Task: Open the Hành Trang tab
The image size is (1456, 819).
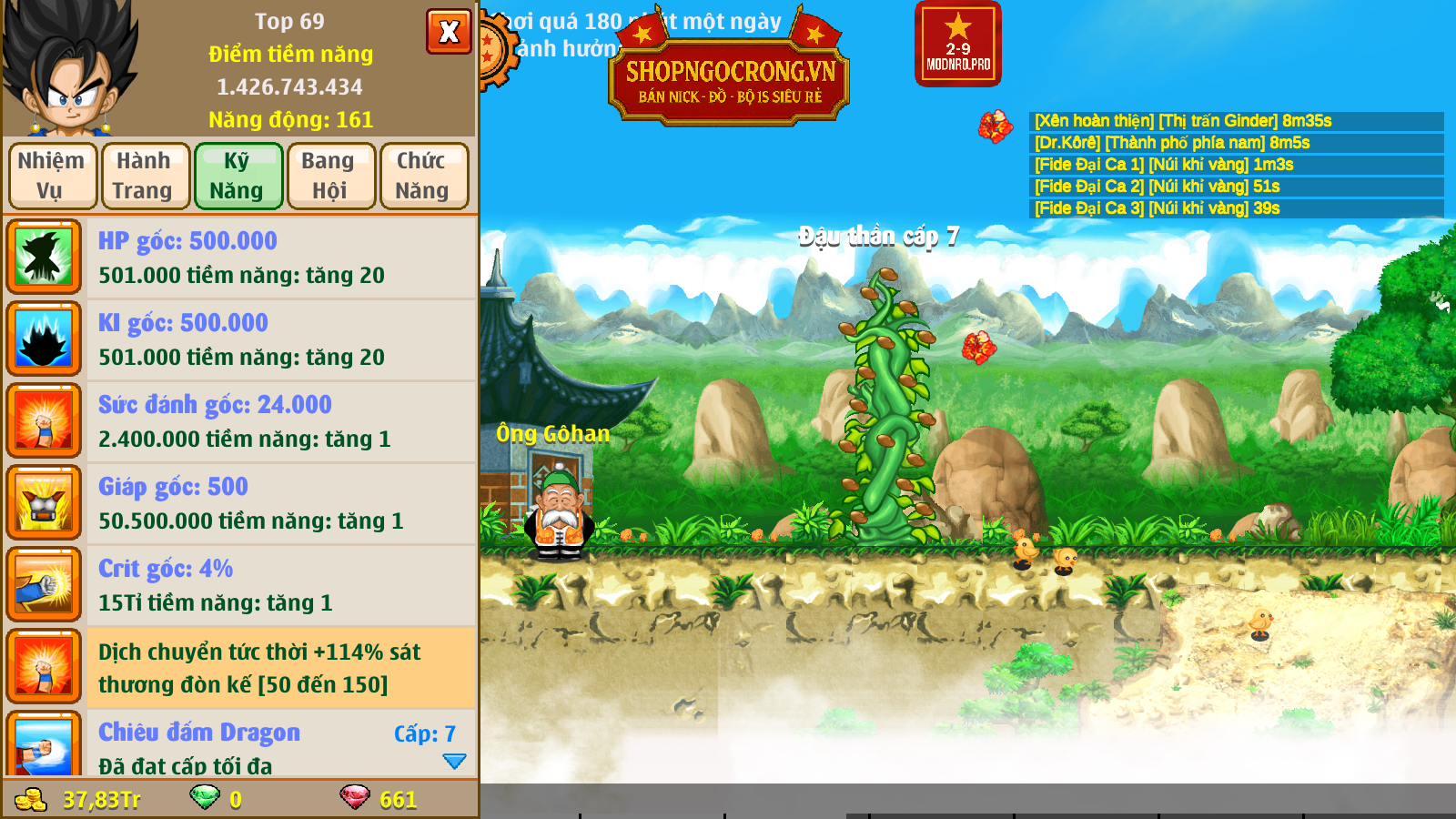Action: [x=146, y=176]
